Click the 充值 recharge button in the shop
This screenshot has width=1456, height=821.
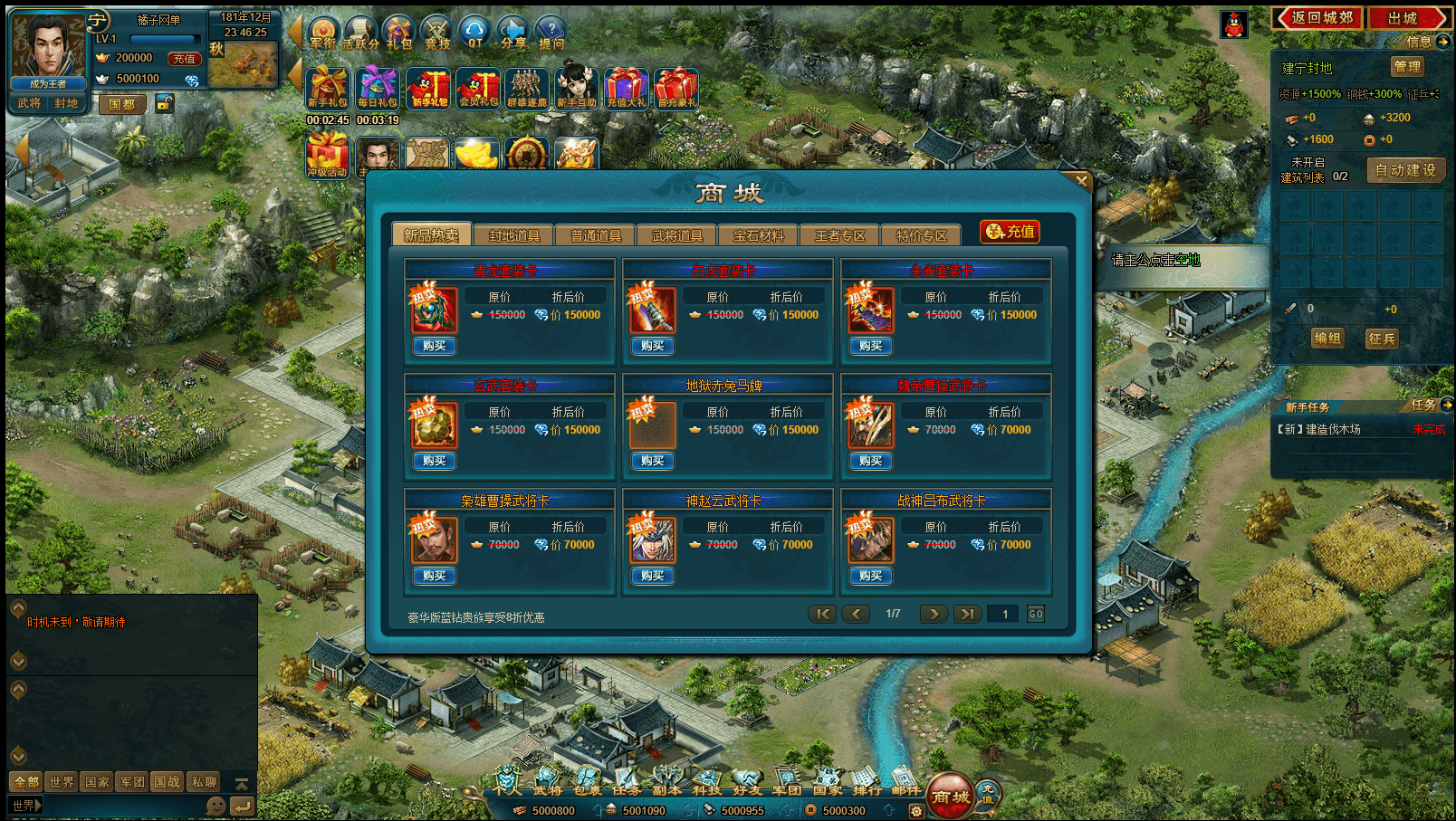point(1011,232)
